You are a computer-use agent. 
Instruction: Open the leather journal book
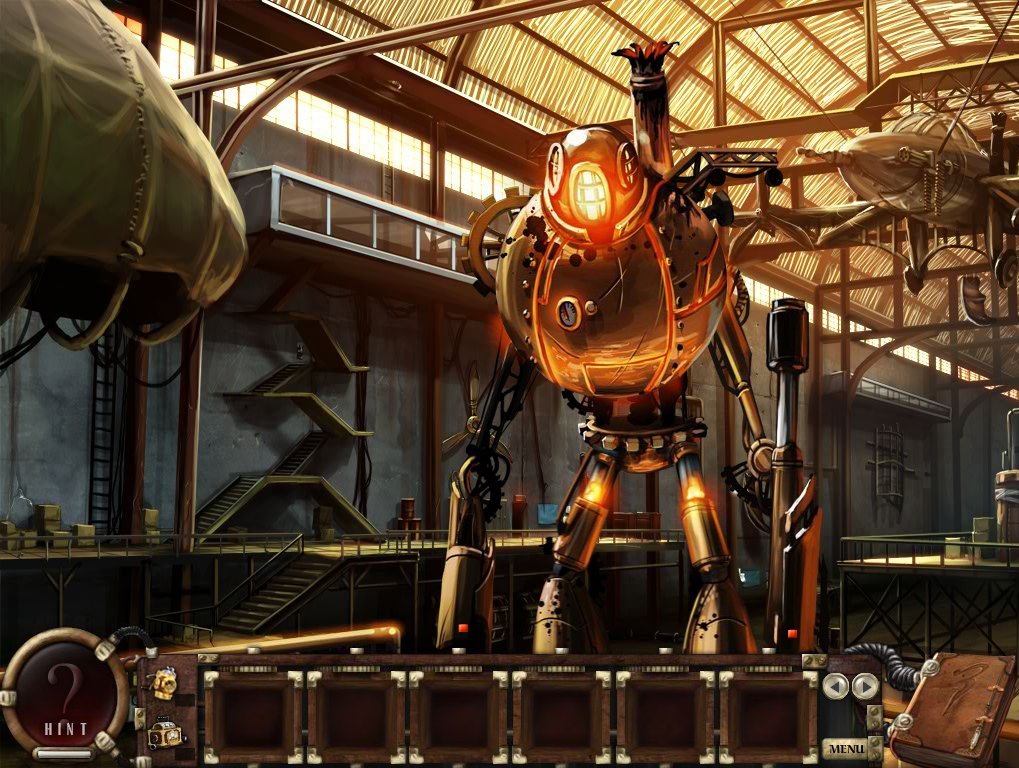(950, 709)
